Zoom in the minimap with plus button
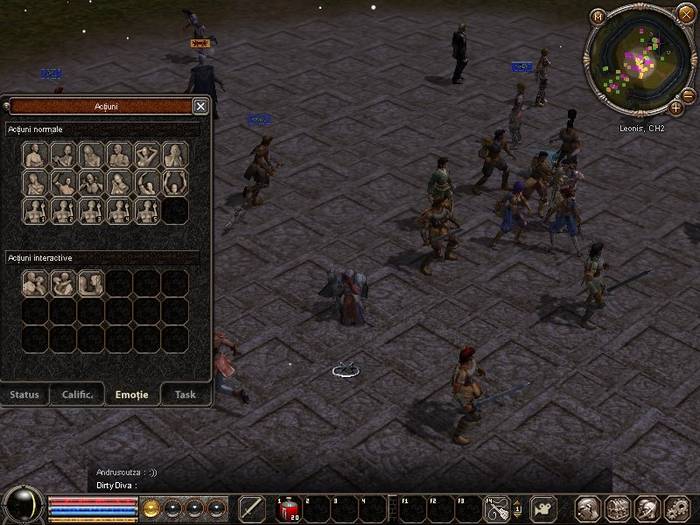The width and height of the screenshot is (700, 525). pos(676,107)
